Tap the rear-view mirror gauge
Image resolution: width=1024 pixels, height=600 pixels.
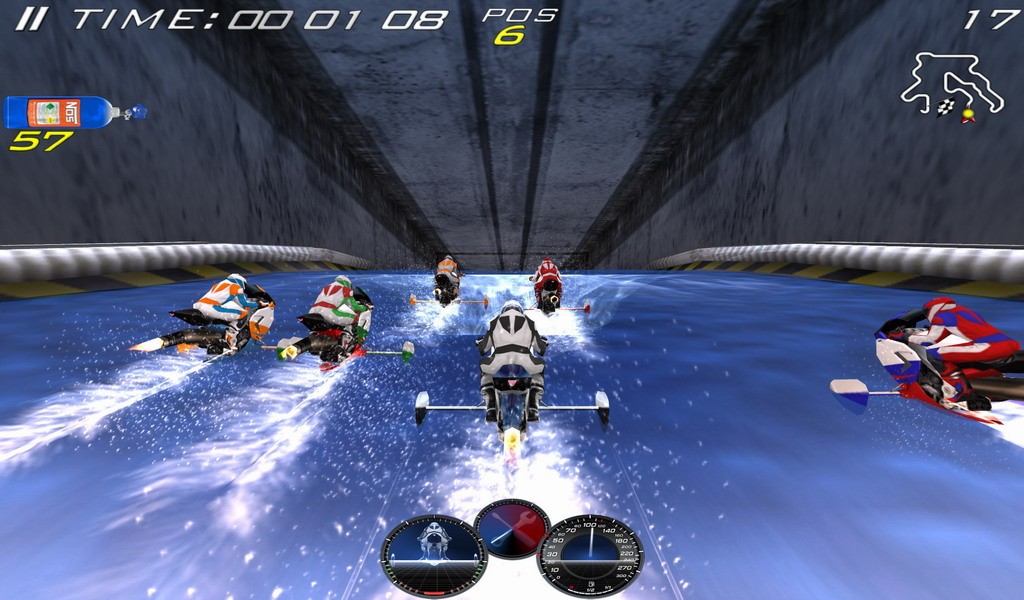pos(433,556)
